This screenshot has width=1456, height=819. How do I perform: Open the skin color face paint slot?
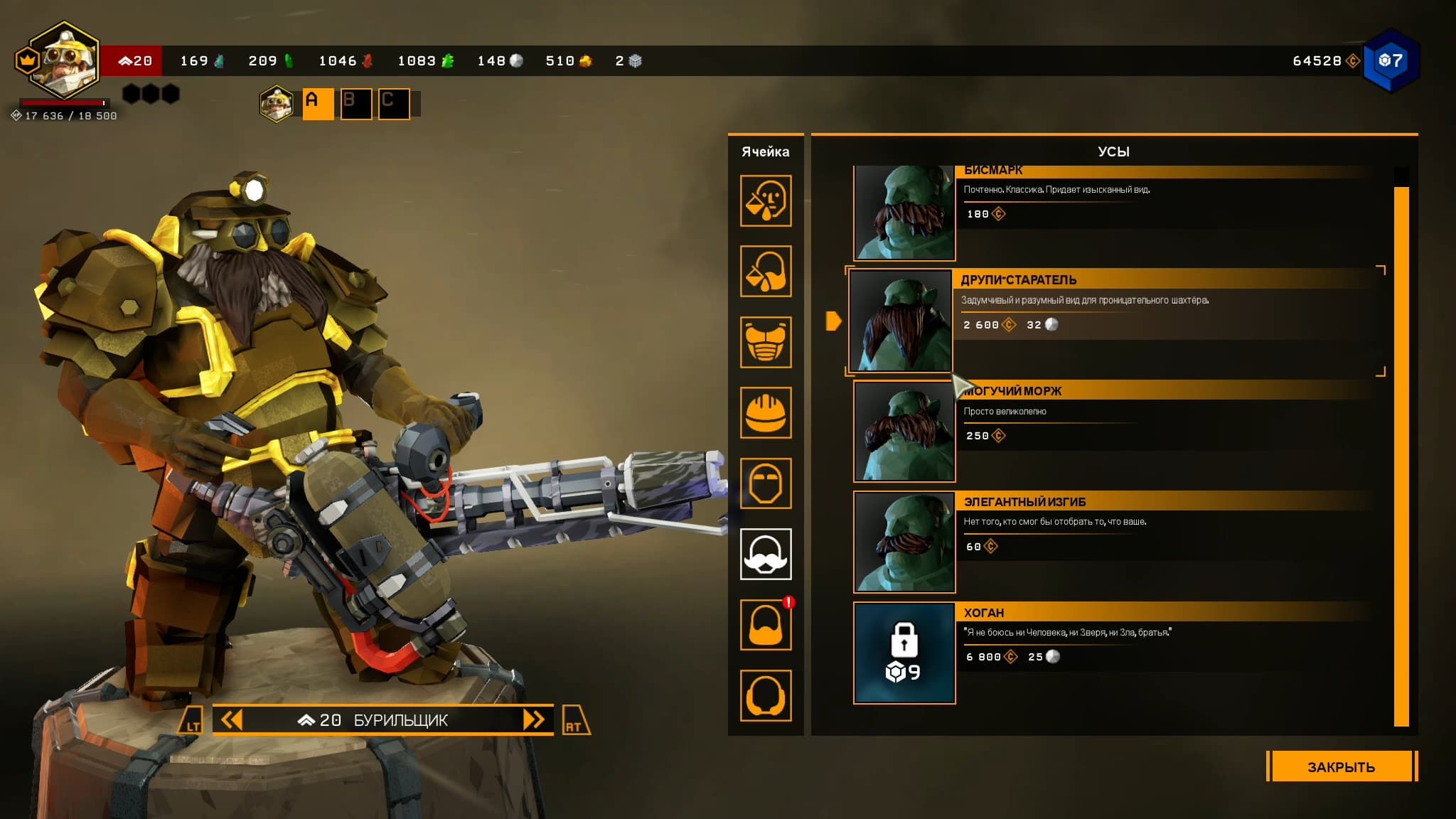(x=766, y=201)
